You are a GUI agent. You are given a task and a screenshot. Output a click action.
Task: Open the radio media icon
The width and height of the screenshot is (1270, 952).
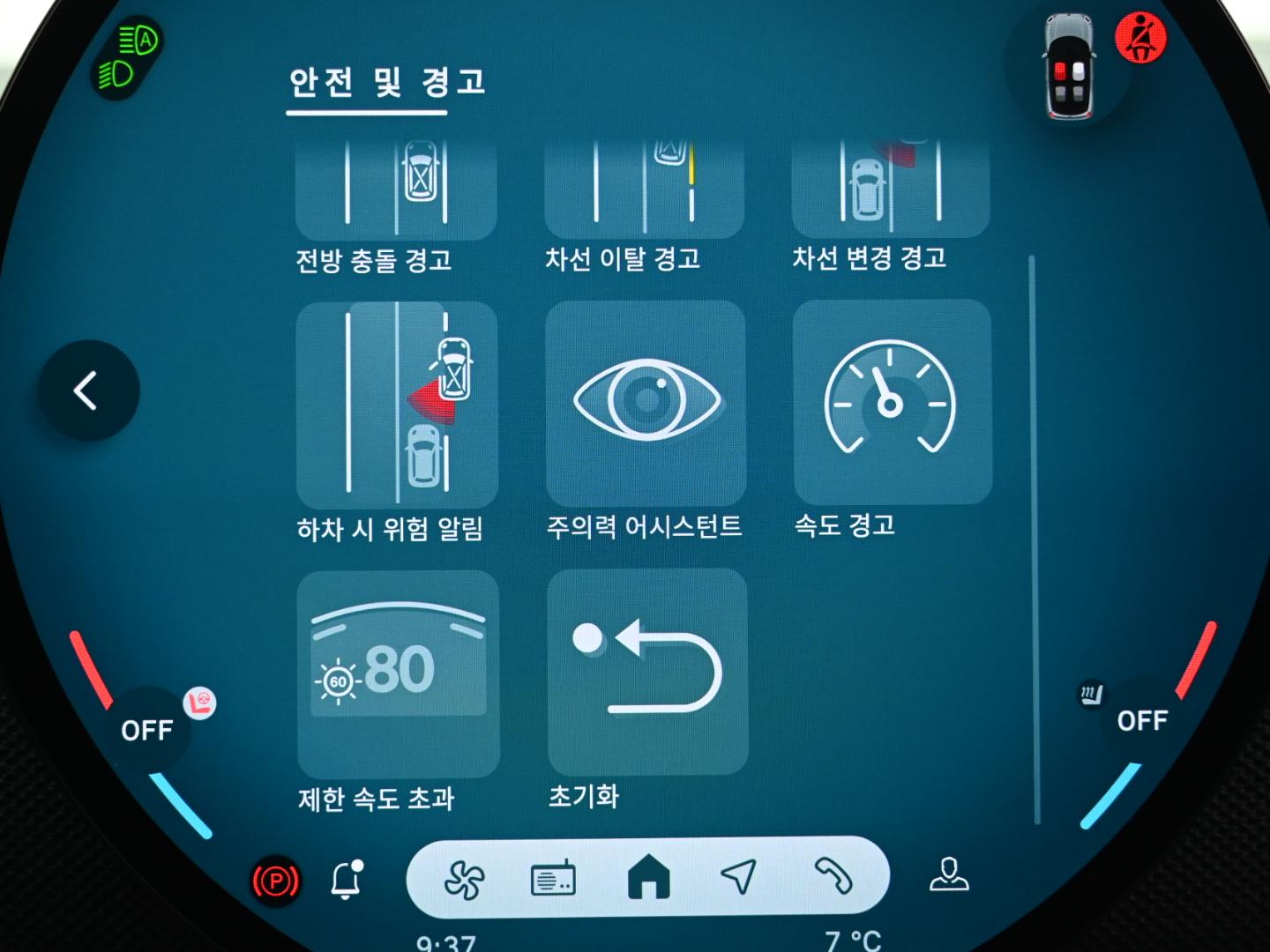(x=553, y=879)
